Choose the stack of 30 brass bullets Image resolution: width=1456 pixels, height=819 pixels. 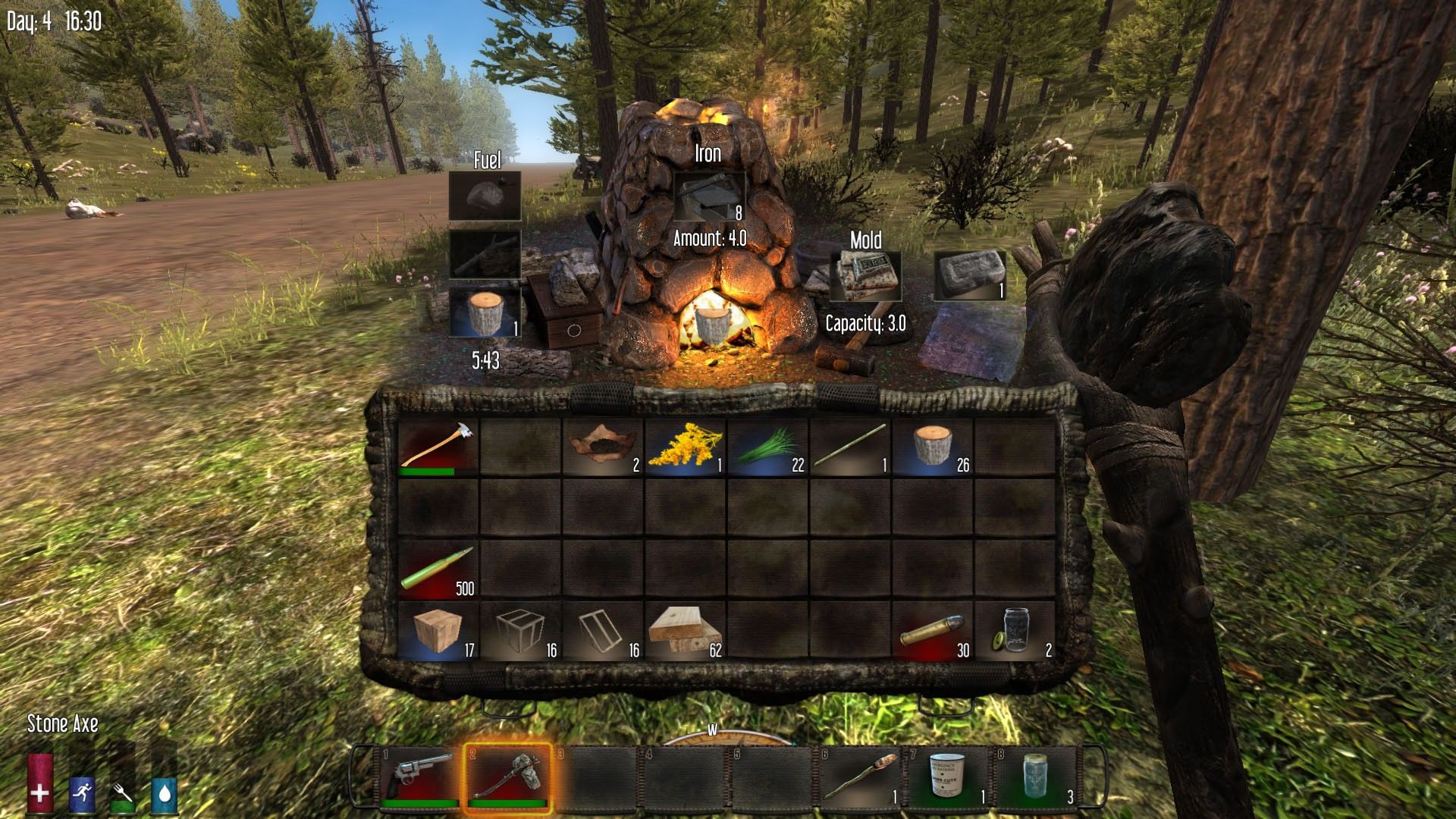point(933,632)
